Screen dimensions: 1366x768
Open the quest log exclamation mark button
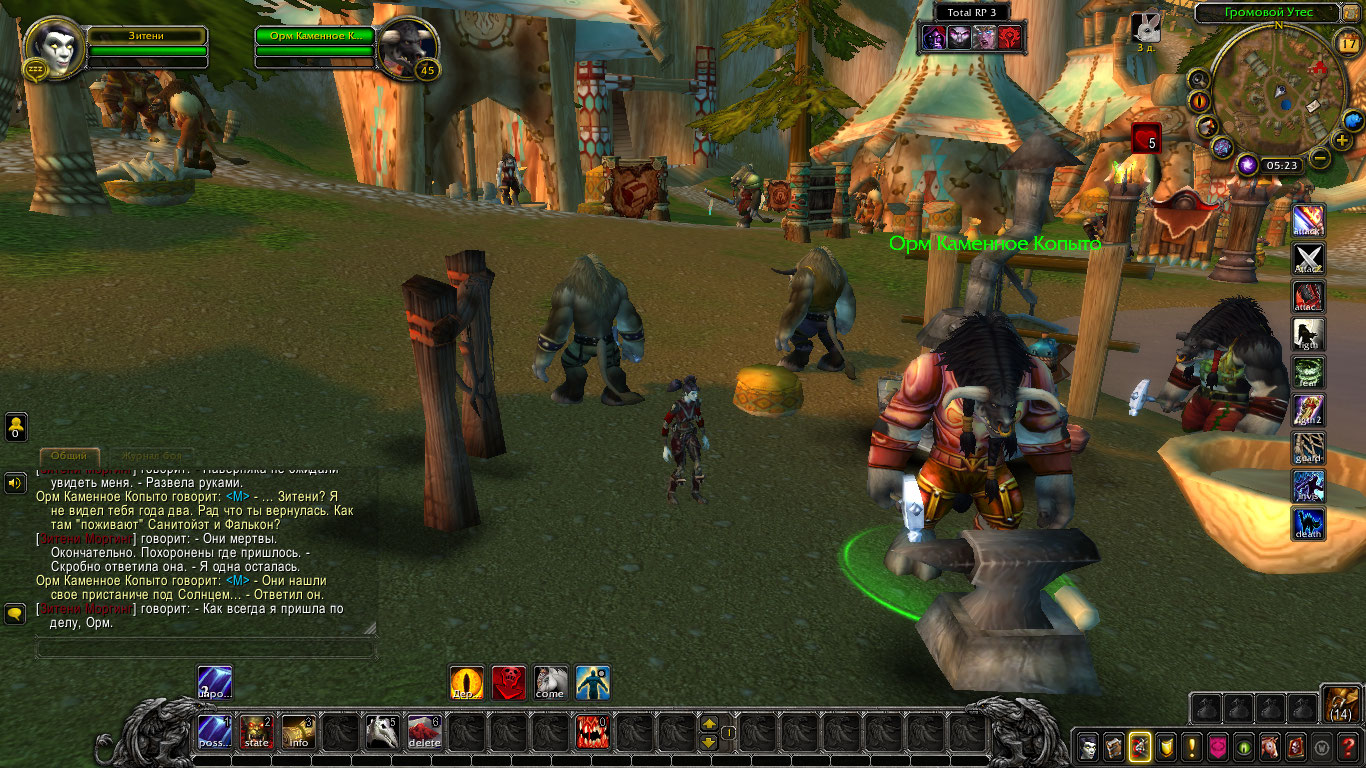point(1192,746)
